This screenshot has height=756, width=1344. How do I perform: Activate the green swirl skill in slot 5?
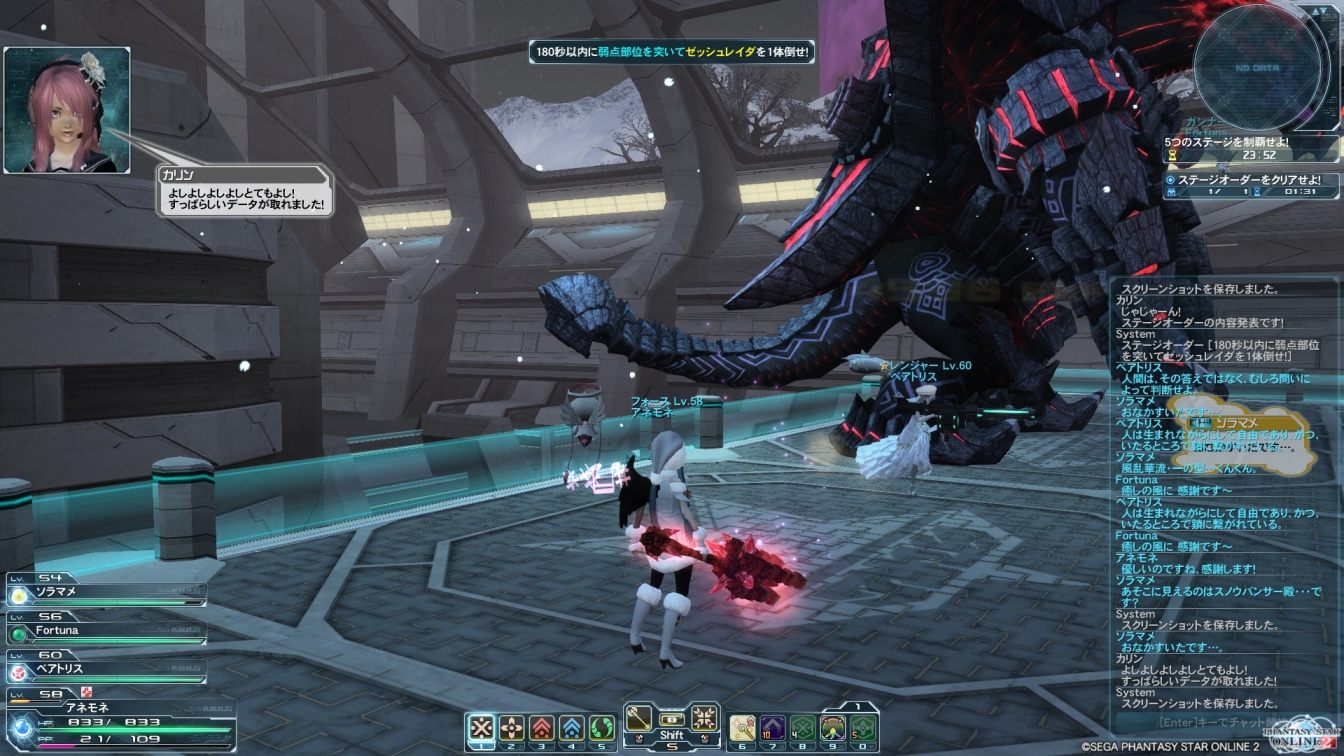(602, 727)
